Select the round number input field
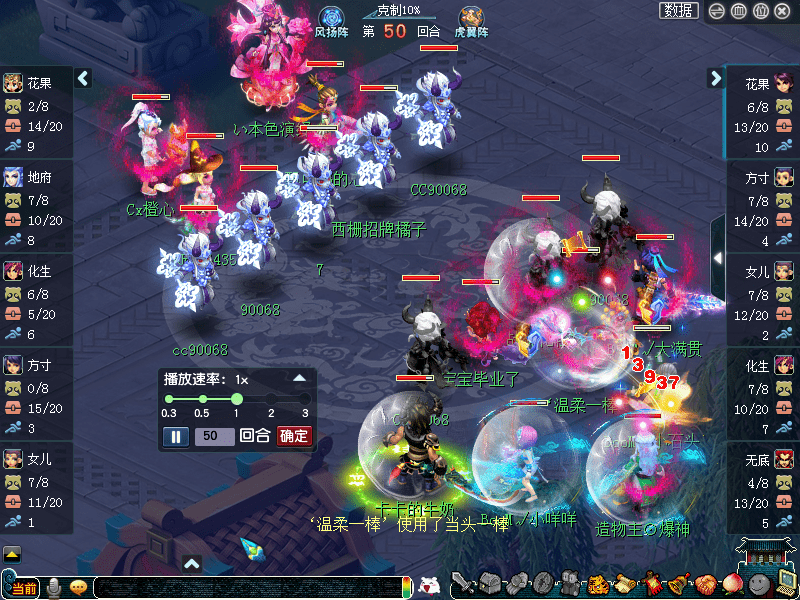 click(214, 436)
